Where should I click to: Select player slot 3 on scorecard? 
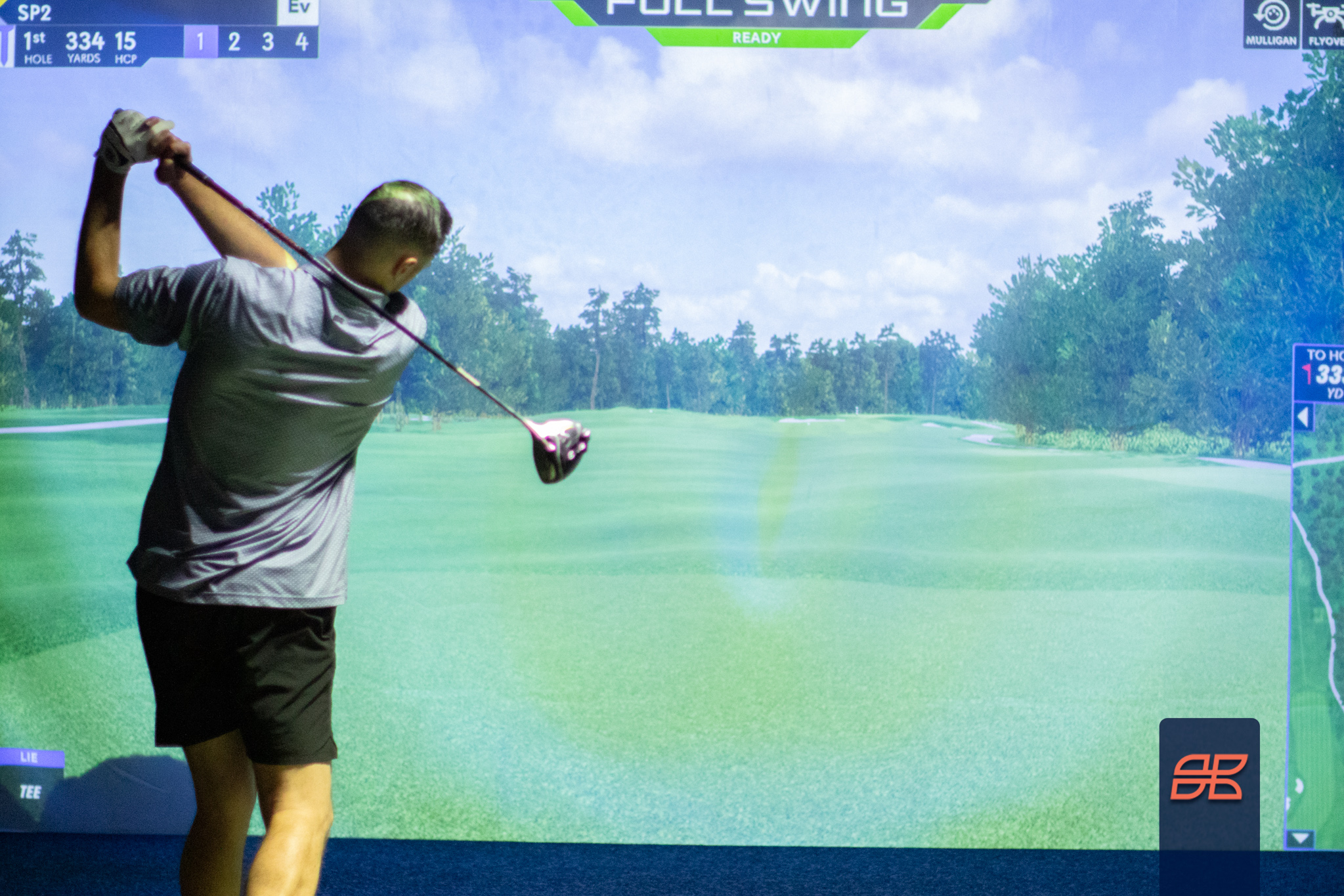point(267,43)
